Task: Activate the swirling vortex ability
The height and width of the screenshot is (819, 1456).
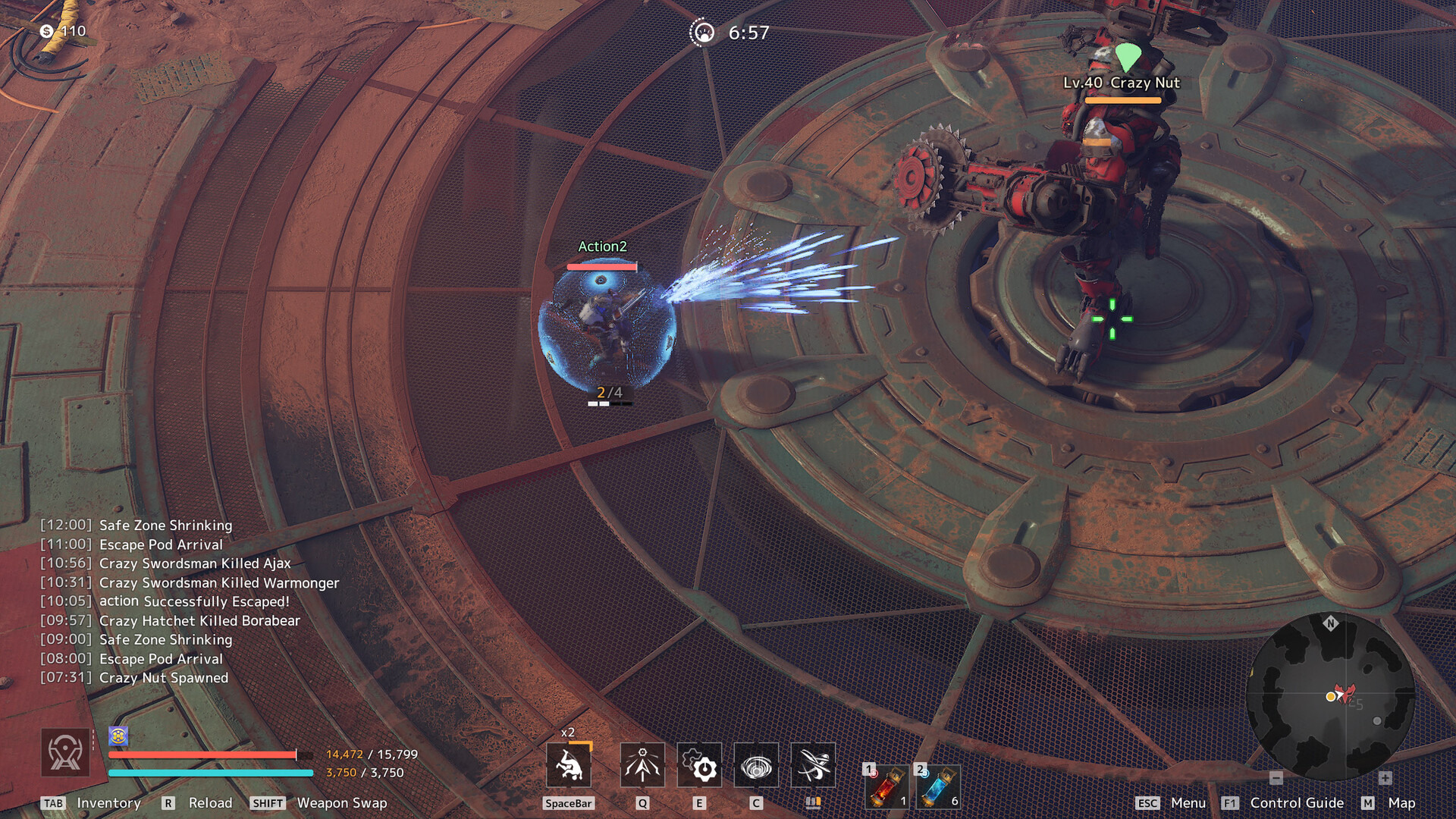Action: (756, 766)
